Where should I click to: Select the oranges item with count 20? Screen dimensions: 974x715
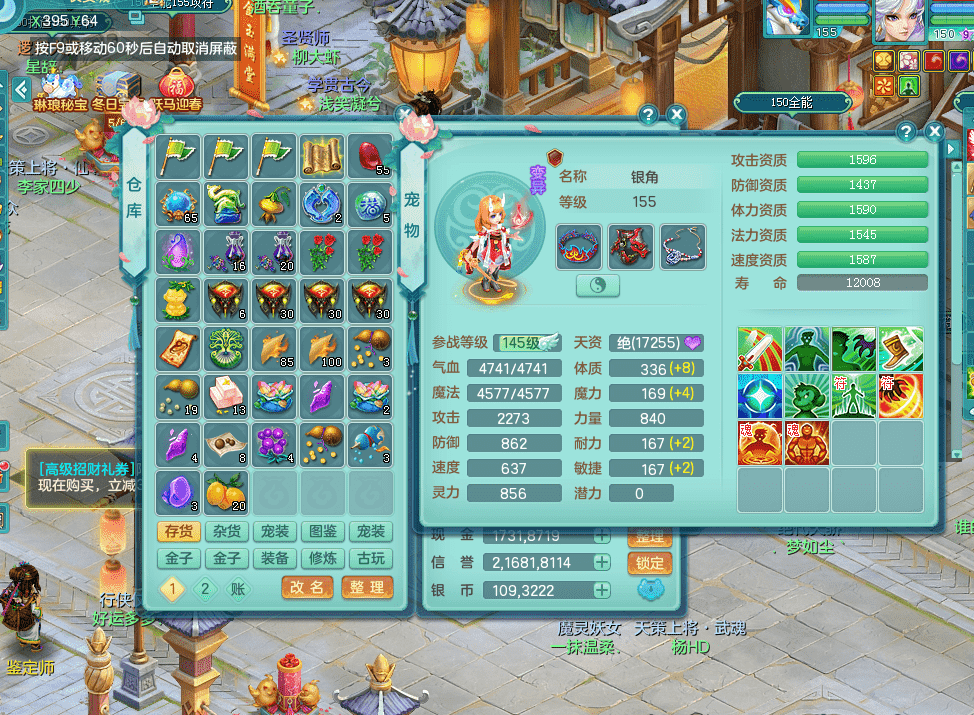pos(226,492)
